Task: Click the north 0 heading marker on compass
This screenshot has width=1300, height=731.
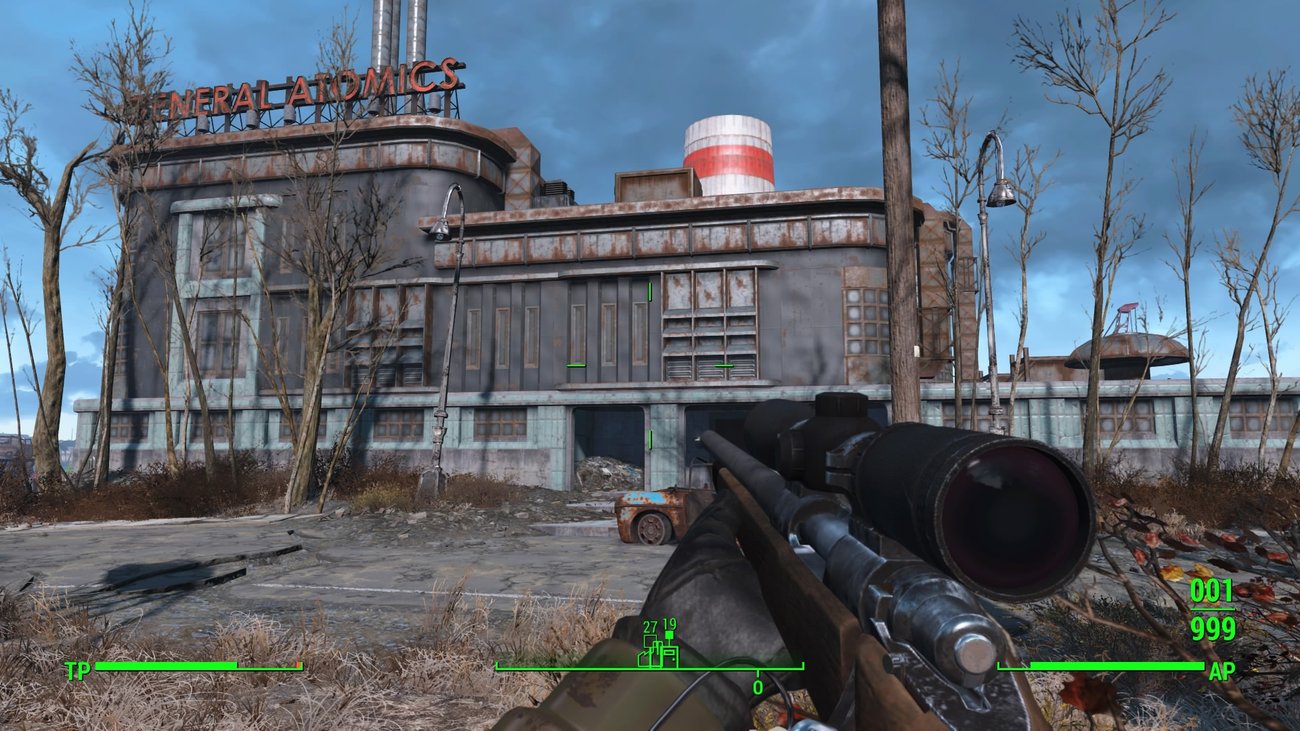Action: [757, 686]
